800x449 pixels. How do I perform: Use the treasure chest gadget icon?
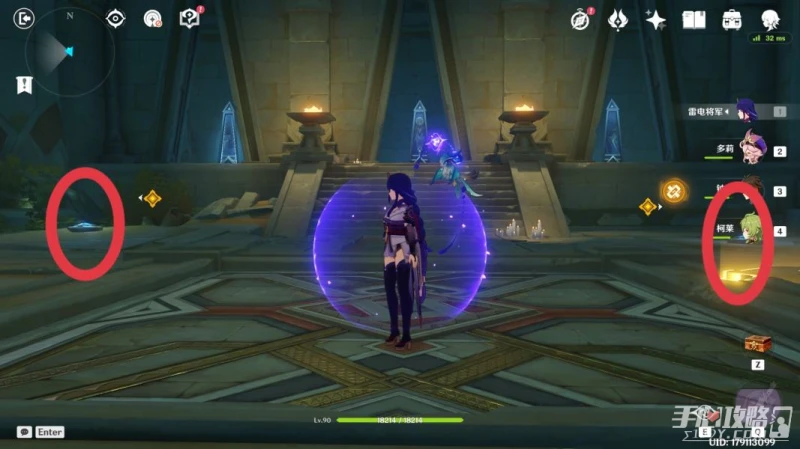(757, 344)
